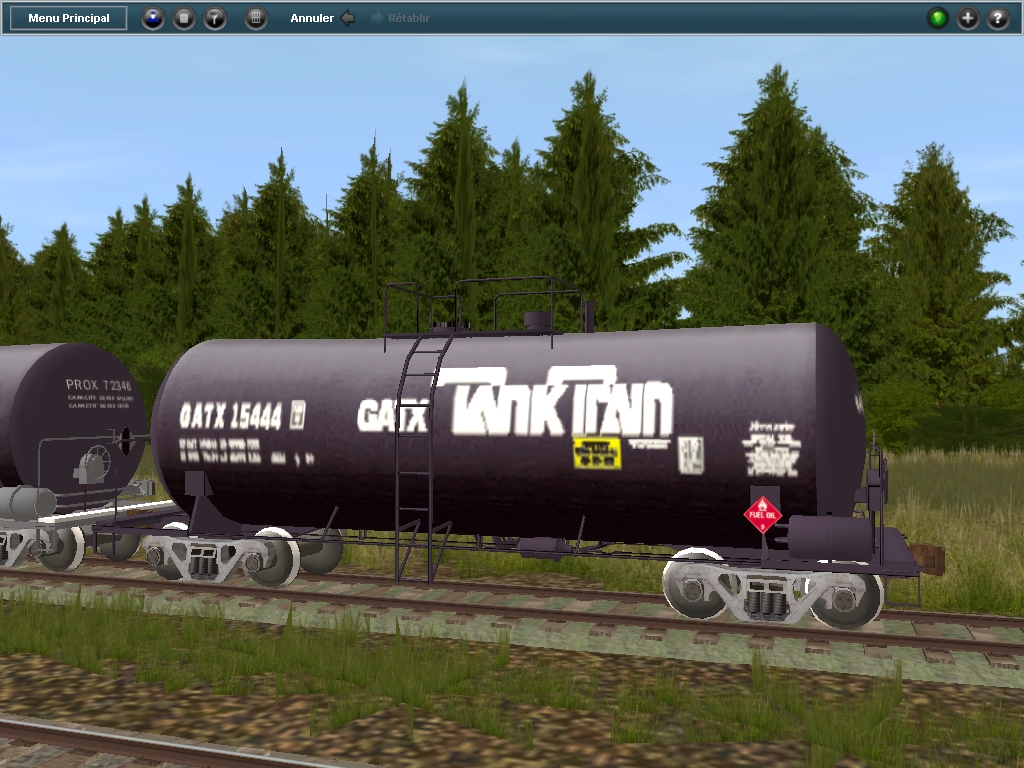Screen dimensions: 1024x768
Task: Toggle the green light indicator button
Action: point(937,18)
